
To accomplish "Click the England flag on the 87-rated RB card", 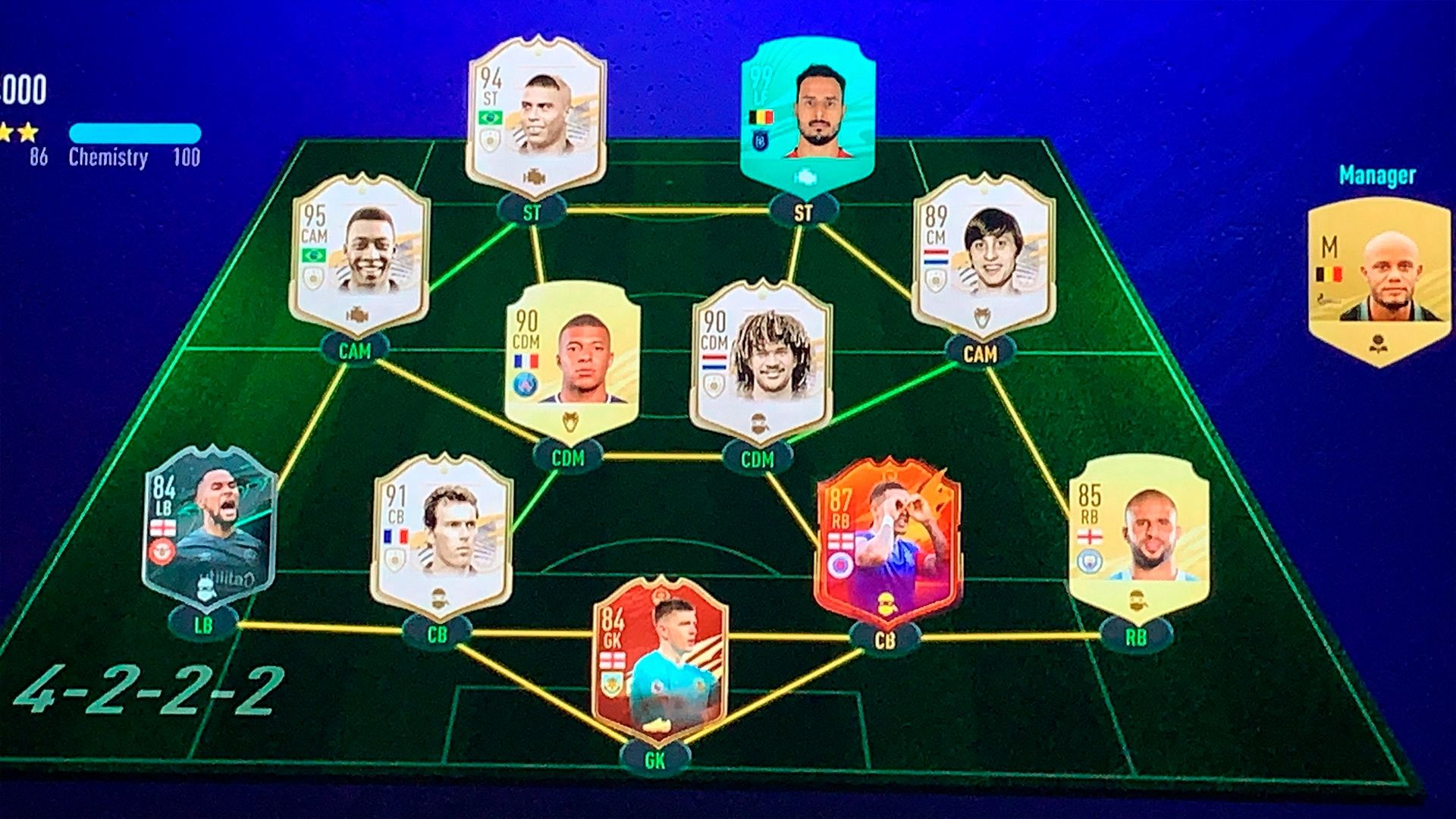I will pos(842,540).
